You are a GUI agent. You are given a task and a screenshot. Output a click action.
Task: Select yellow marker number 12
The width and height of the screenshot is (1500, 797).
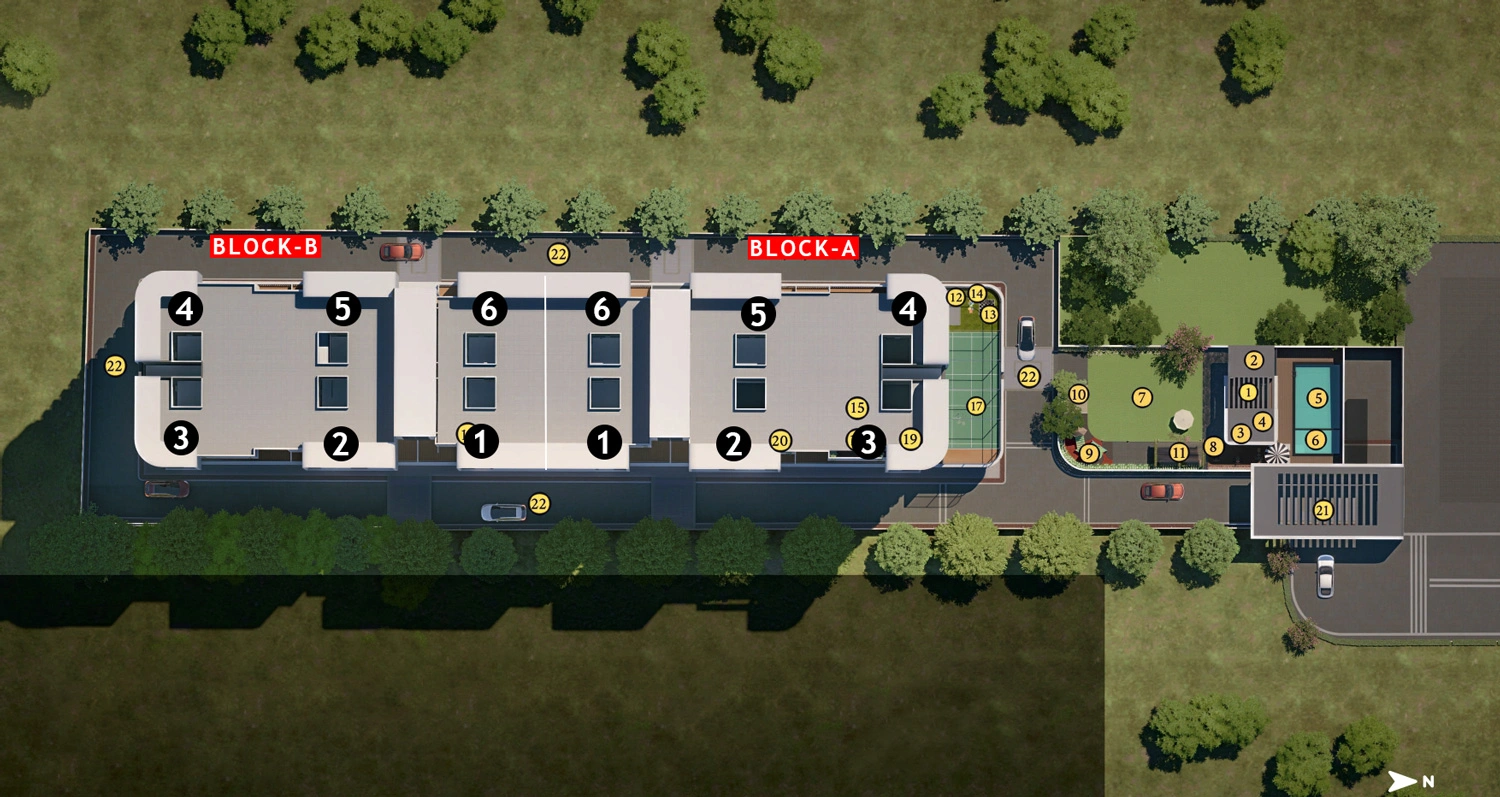click(x=956, y=296)
